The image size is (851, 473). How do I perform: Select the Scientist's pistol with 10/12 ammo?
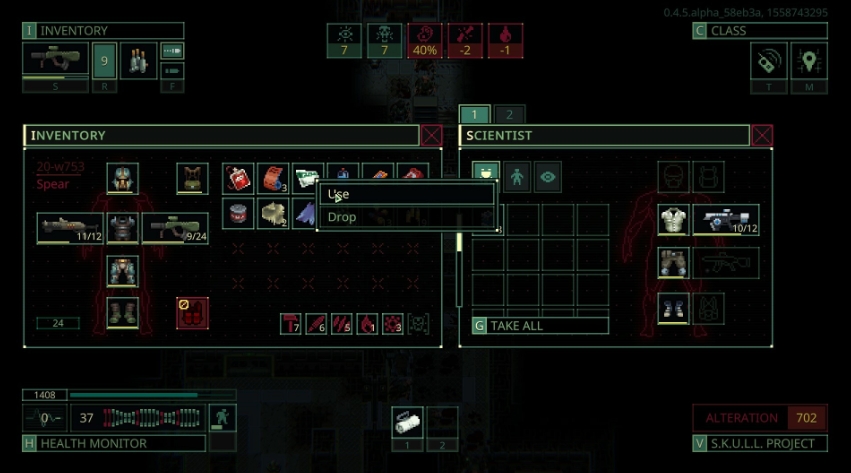point(725,221)
